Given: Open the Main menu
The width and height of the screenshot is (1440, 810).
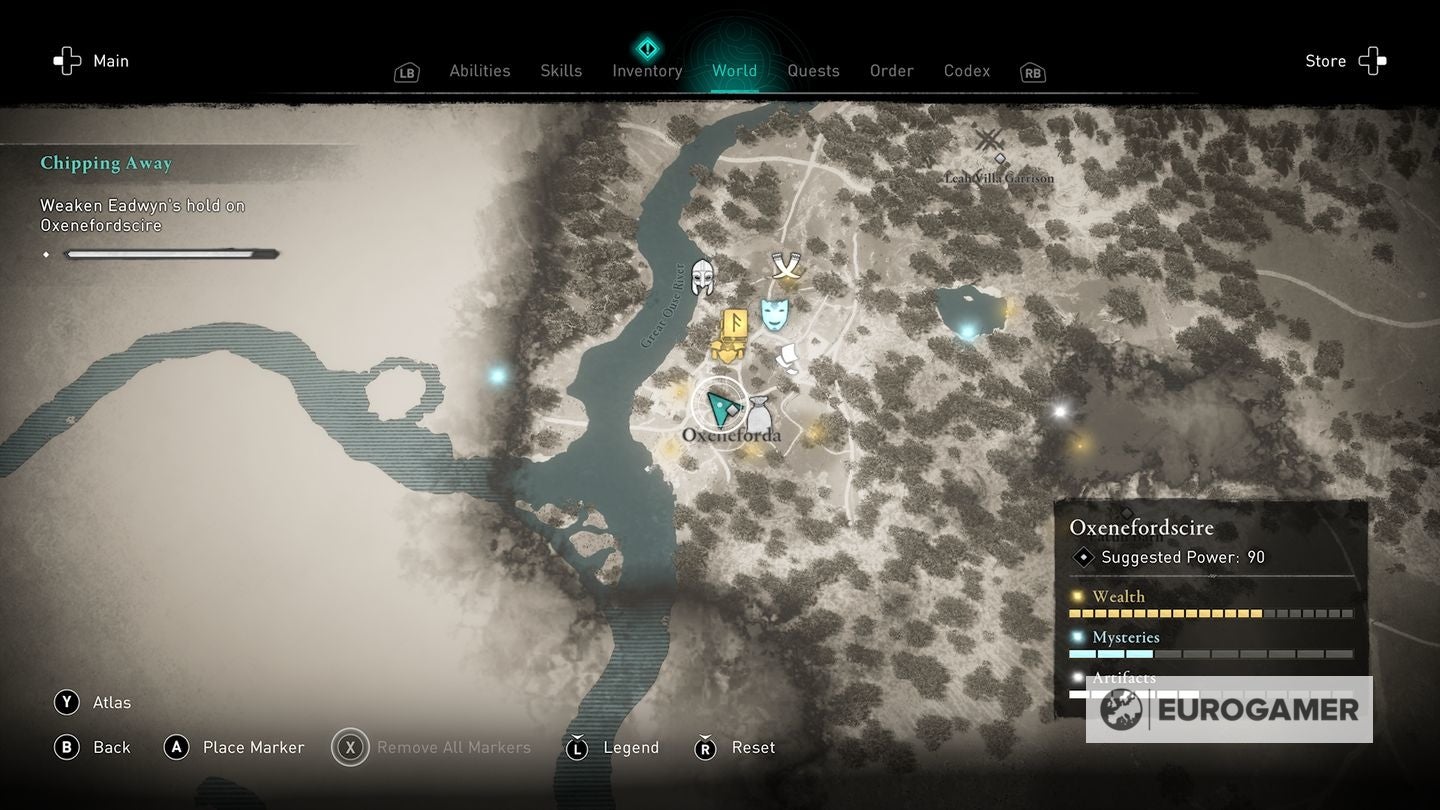Looking at the screenshot, I should 92,61.
